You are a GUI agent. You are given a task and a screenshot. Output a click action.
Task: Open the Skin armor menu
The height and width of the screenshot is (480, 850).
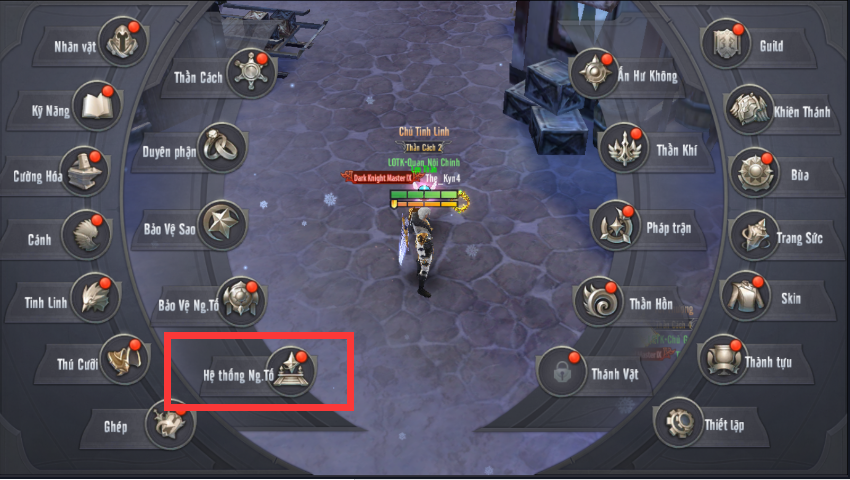(x=745, y=295)
